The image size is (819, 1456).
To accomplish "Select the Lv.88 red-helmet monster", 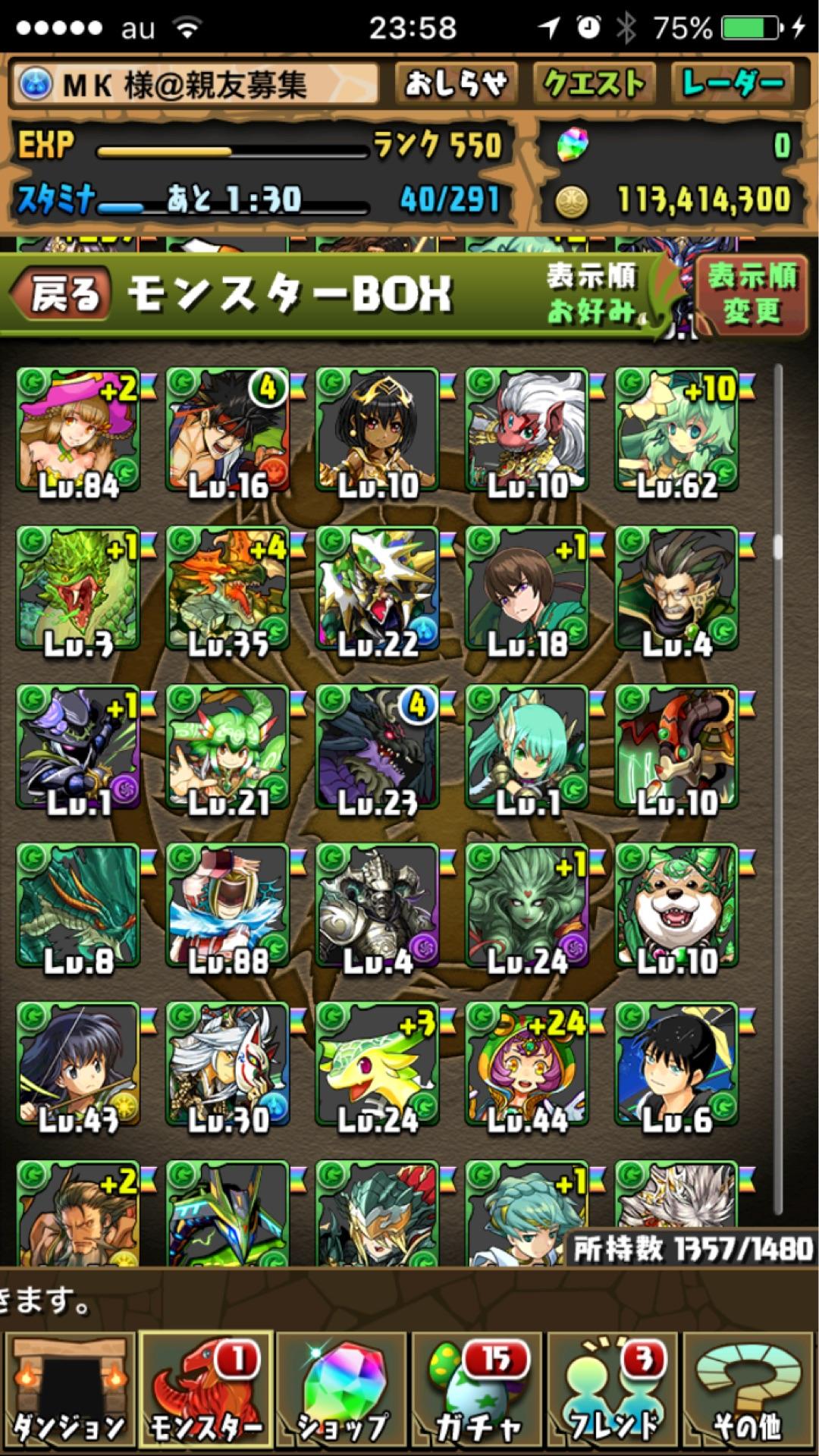I will tap(227, 906).
